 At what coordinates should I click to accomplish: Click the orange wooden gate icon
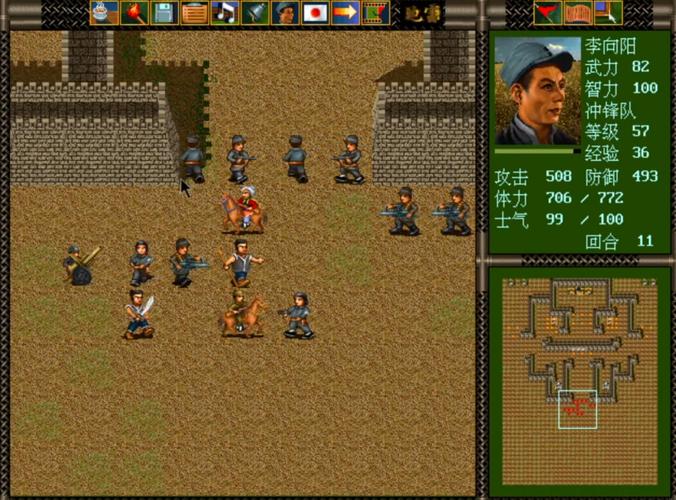point(577,13)
